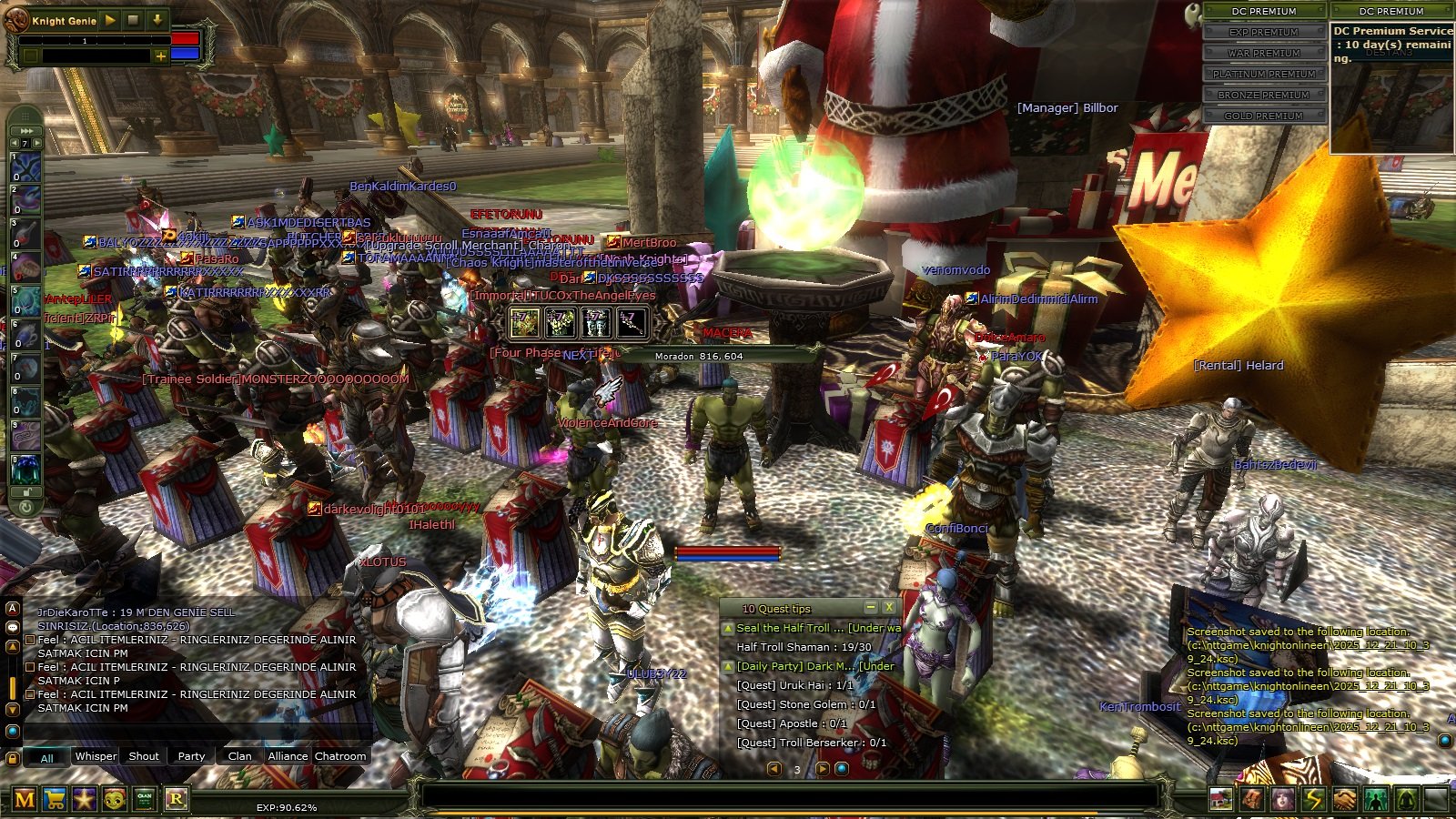
Task: Click the green CLAN board icon
Action: click(145, 800)
